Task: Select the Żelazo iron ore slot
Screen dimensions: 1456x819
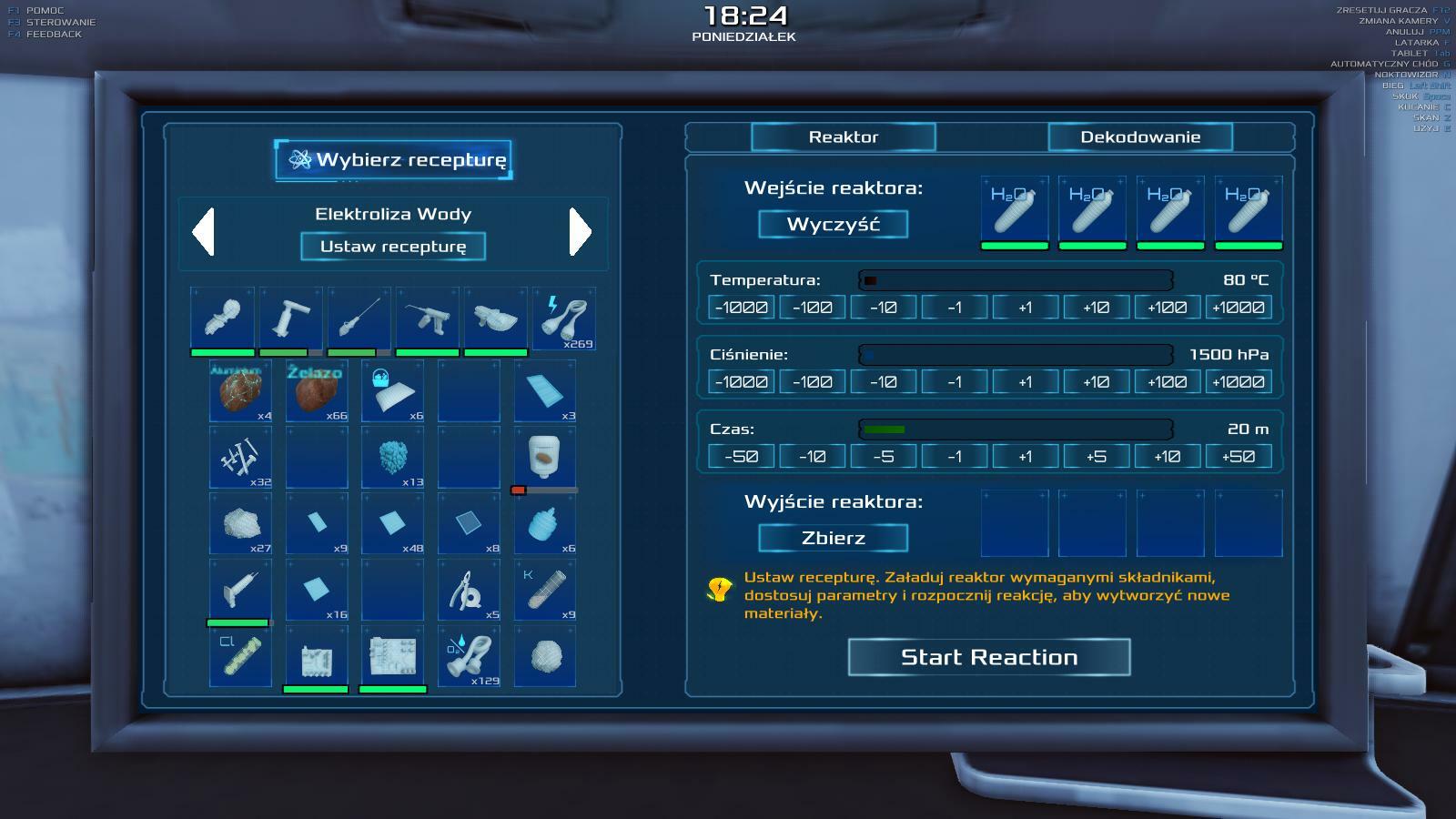Action: click(317, 390)
